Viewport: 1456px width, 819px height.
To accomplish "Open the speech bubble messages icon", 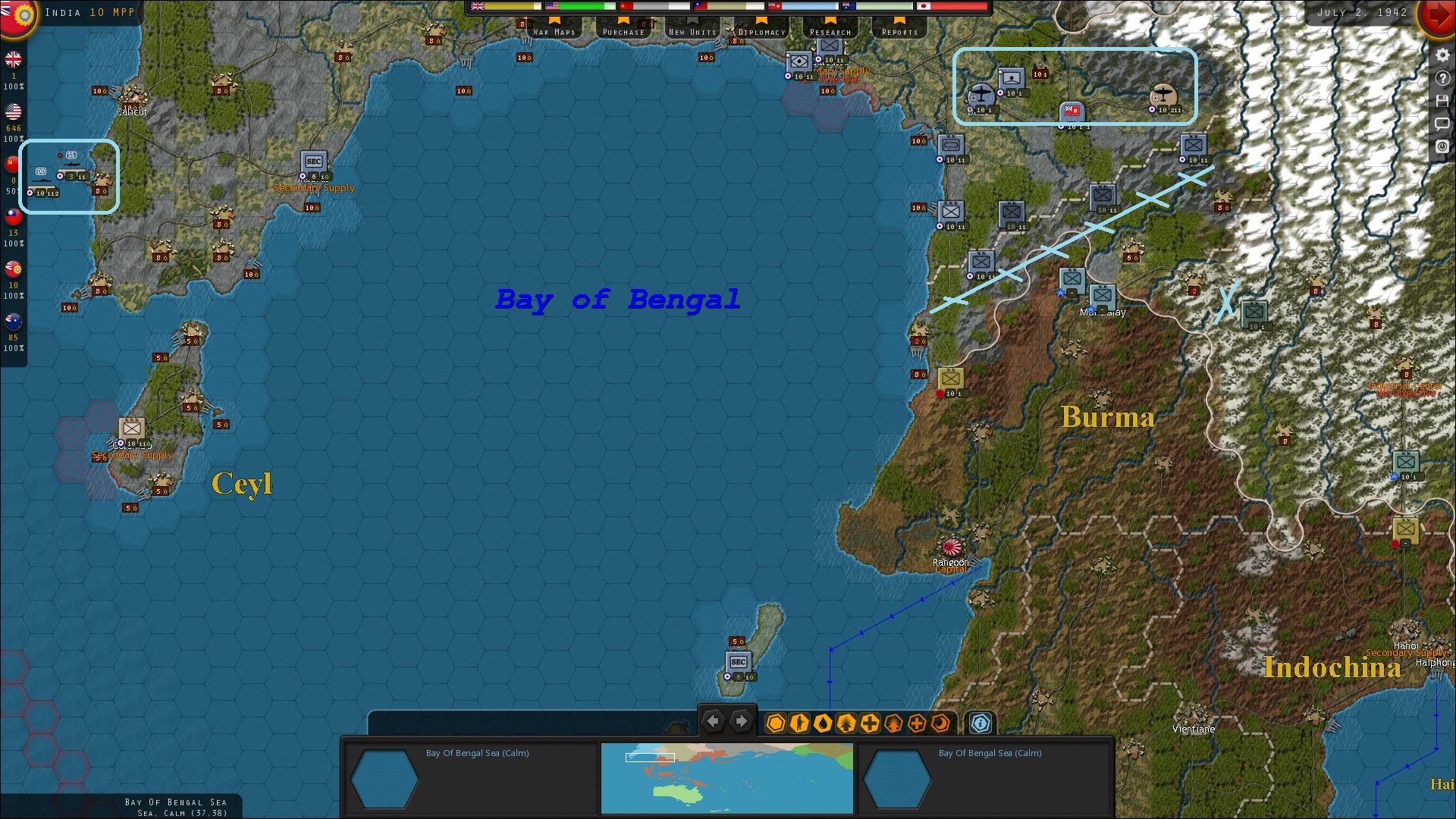I will click(x=1444, y=124).
